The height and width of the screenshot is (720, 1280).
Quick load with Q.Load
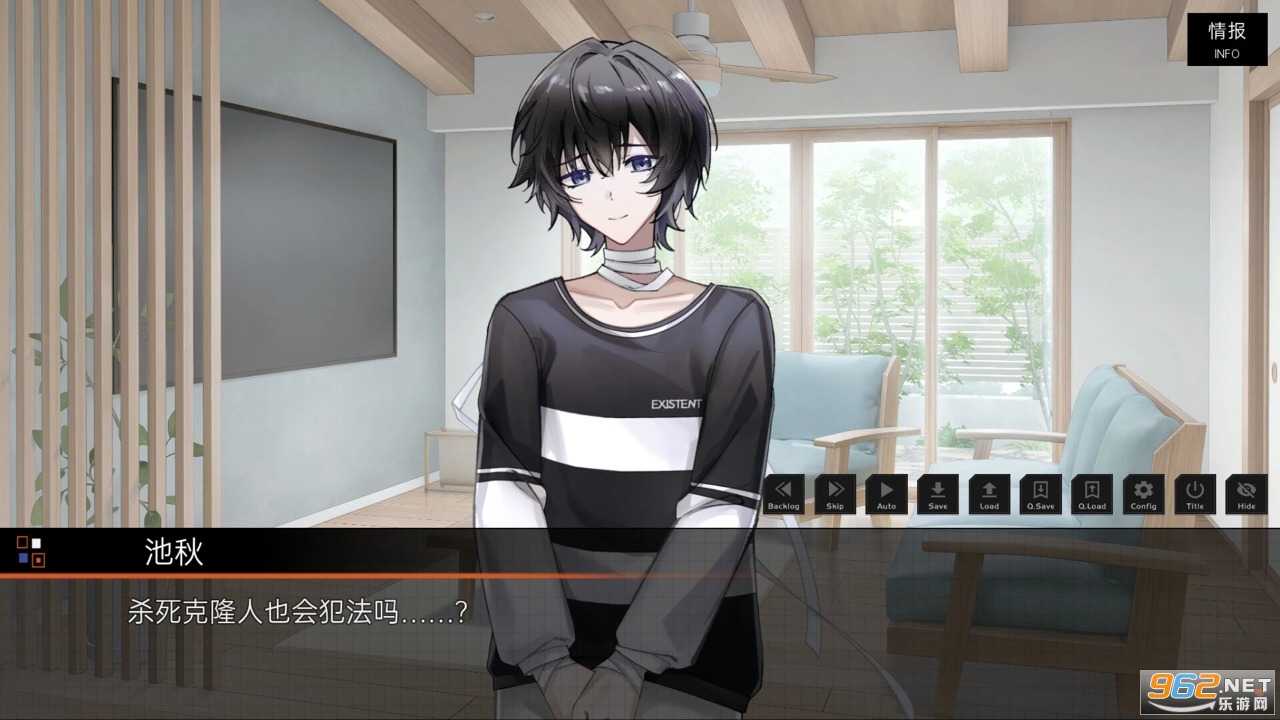pos(1092,494)
